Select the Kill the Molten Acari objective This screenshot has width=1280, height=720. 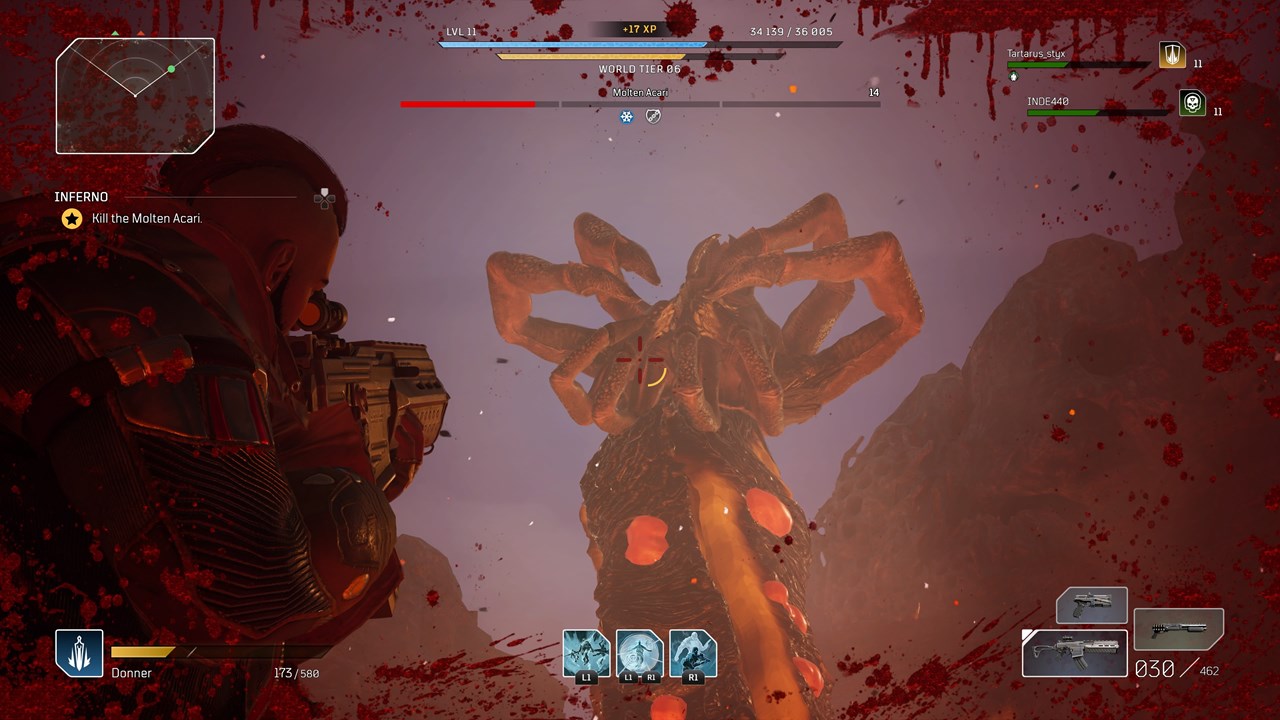147,218
